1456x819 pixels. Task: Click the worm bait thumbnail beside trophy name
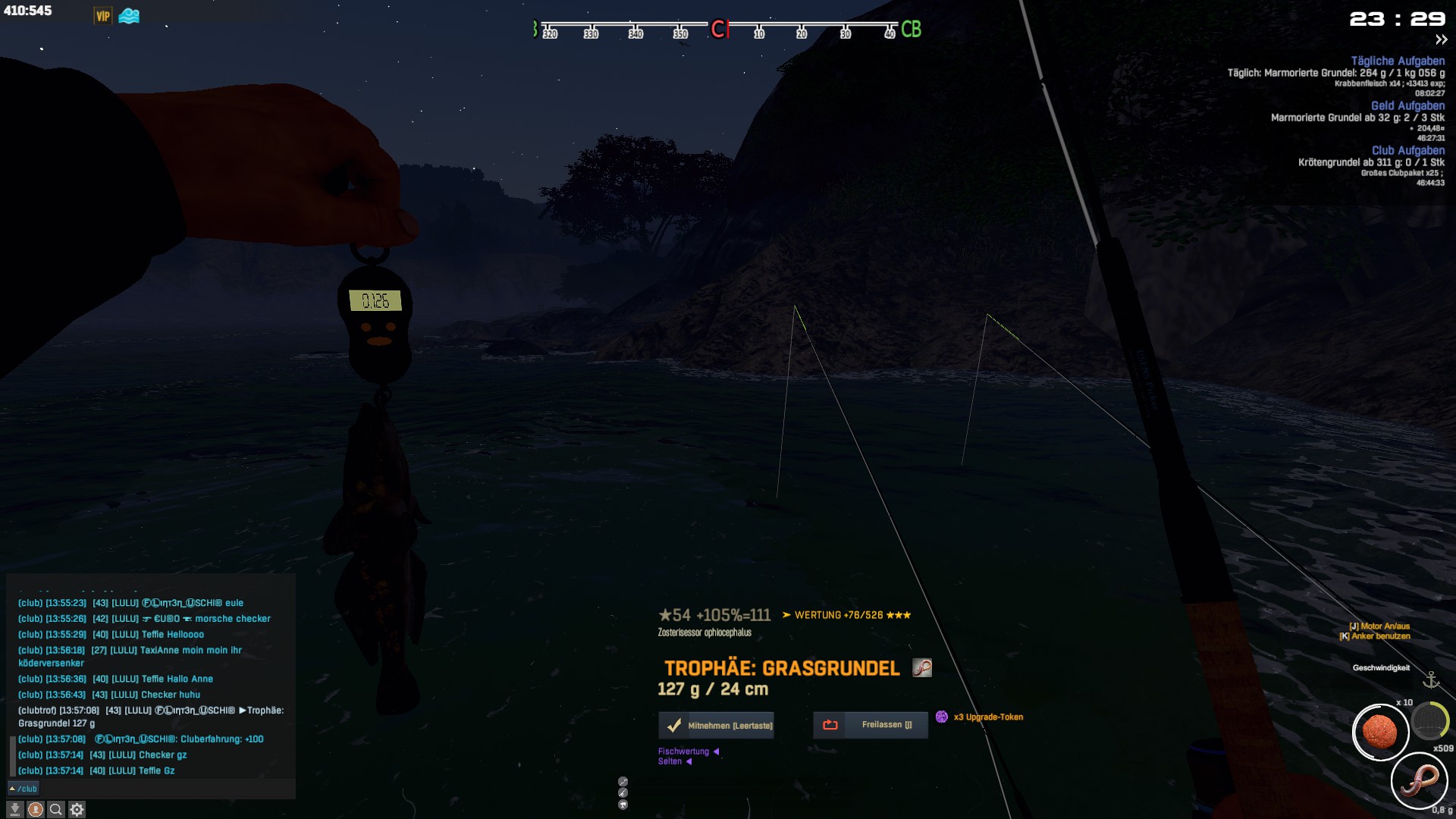[x=921, y=667]
